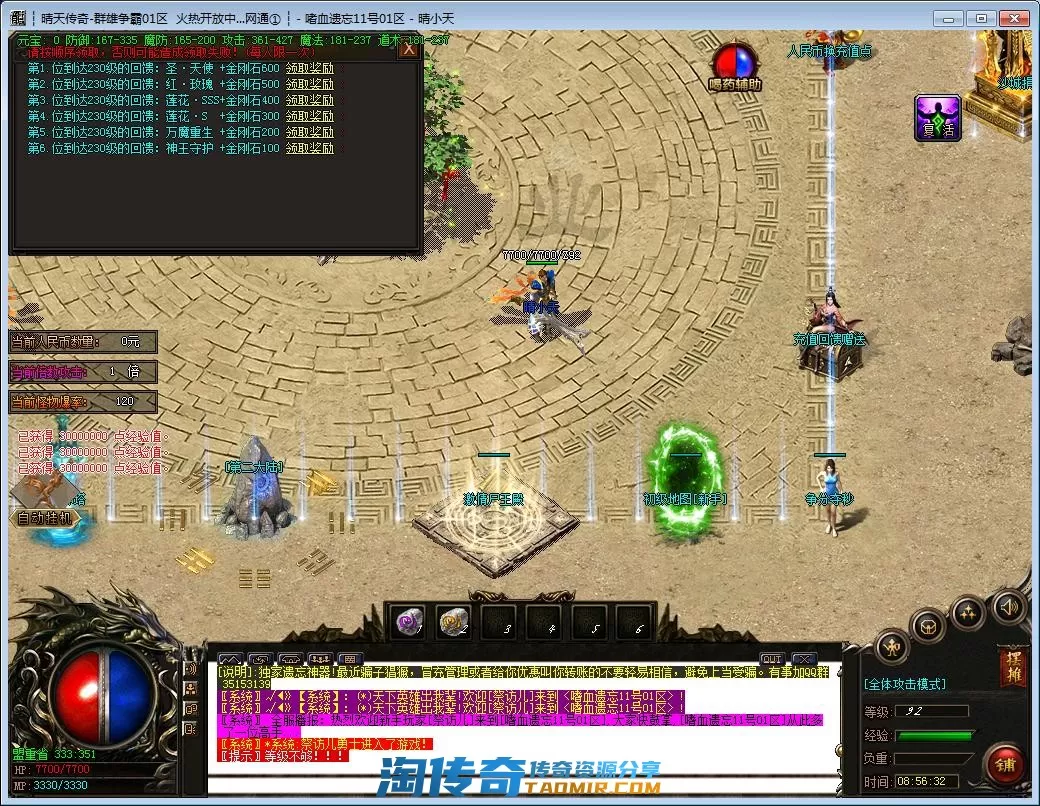Toggle the sound speaker button

[1008, 605]
